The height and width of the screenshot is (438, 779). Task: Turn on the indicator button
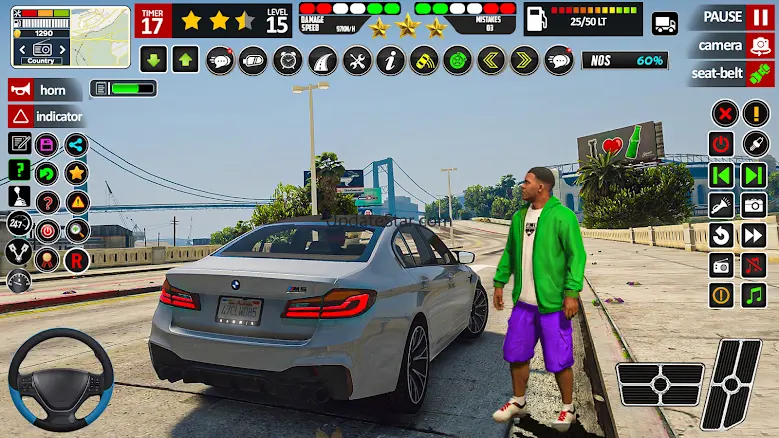click(x=44, y=117)
